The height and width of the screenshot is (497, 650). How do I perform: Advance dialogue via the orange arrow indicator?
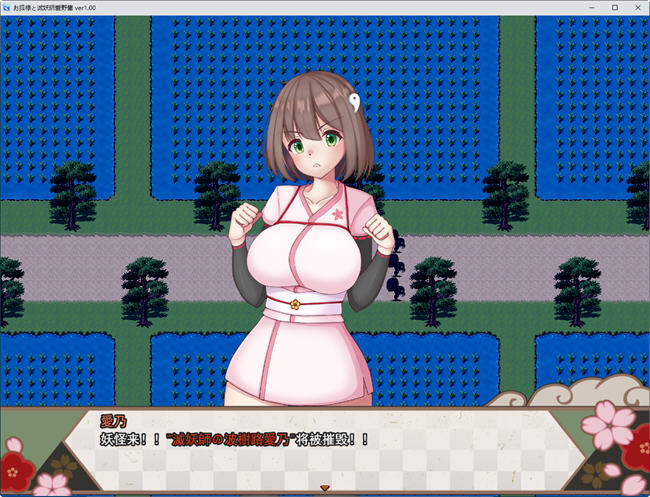point(324,488)
